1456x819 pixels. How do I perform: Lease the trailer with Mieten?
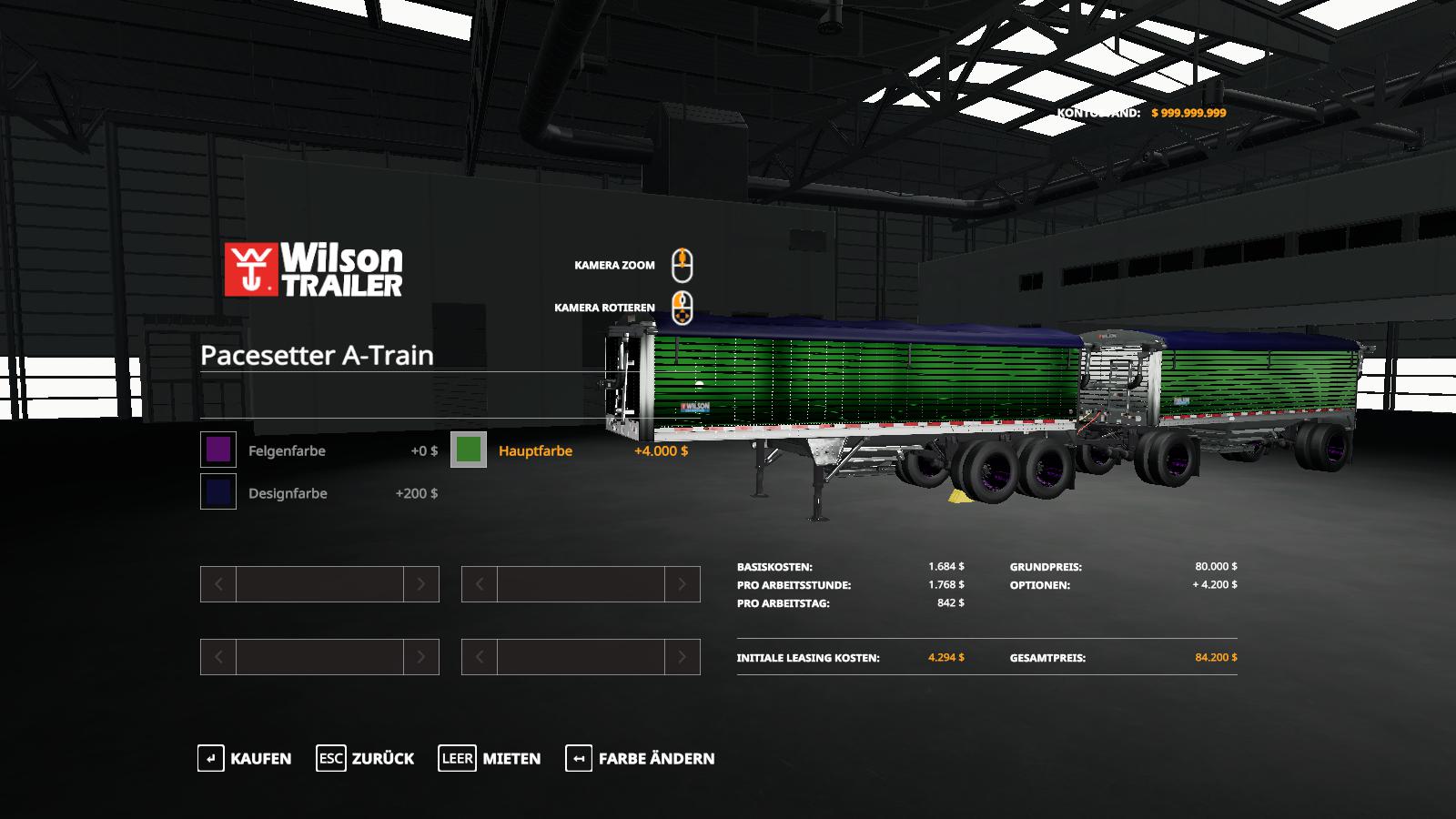pos(490,758)
